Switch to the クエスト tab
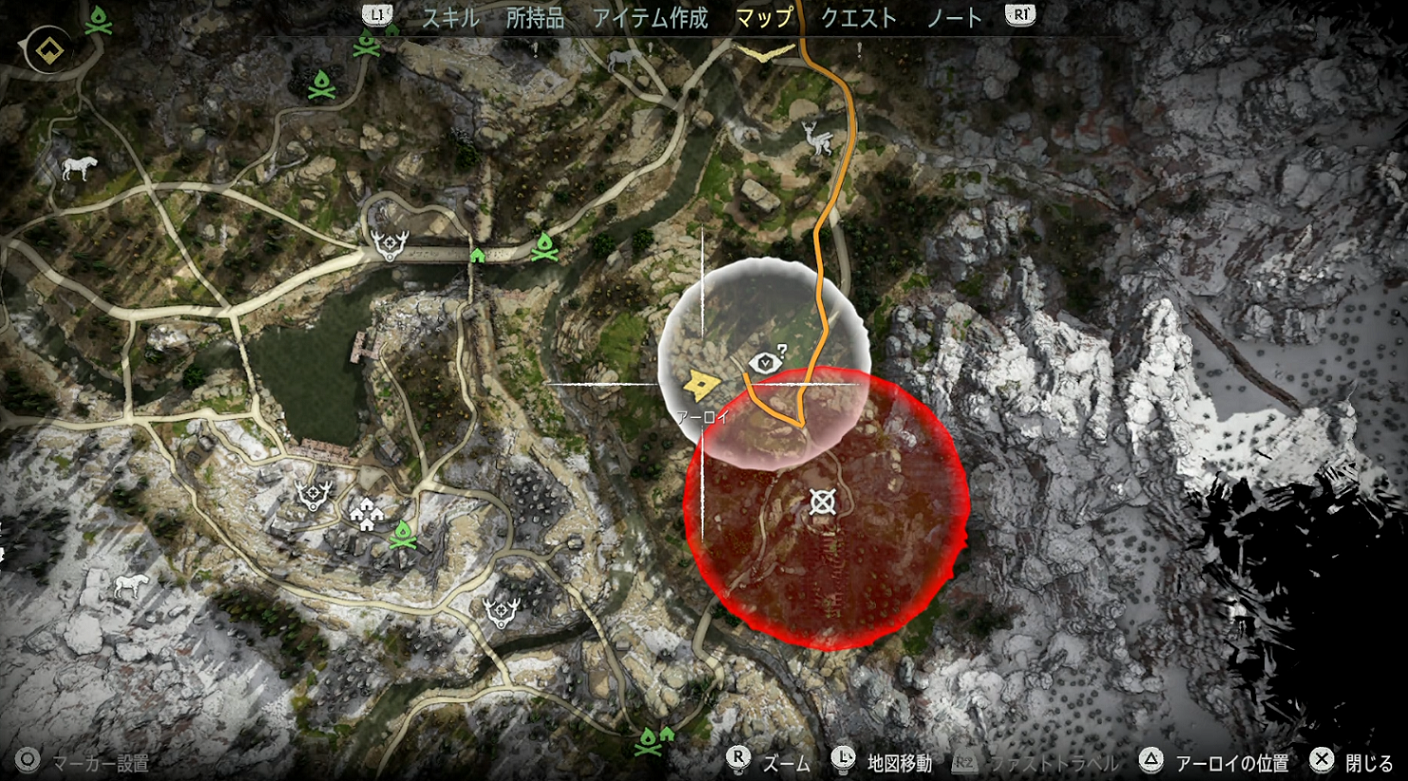Image resolution: width=1408 pixels, height=781 pixels. coord(857,17)
